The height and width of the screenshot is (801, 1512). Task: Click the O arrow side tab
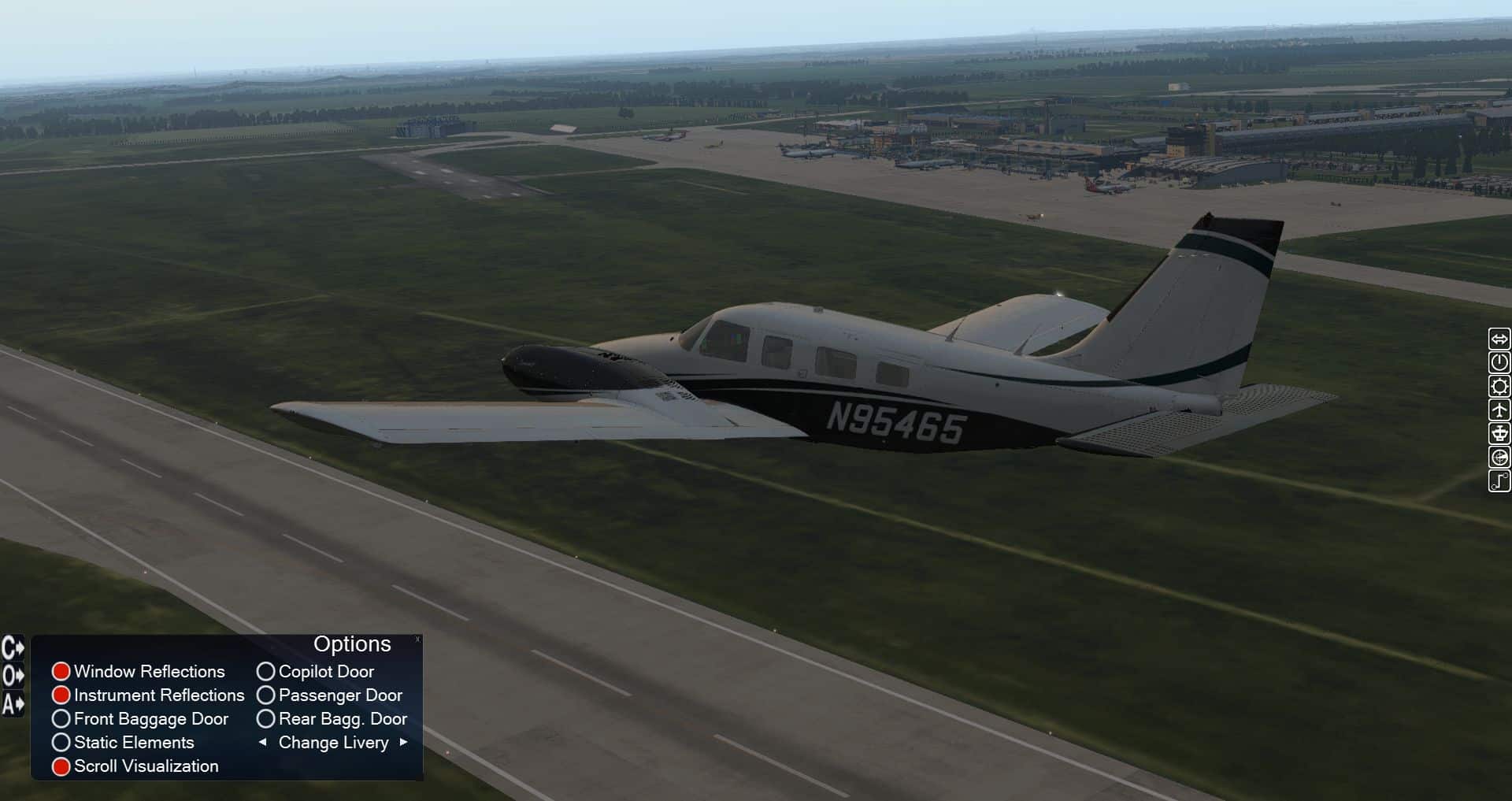[13, 676]
